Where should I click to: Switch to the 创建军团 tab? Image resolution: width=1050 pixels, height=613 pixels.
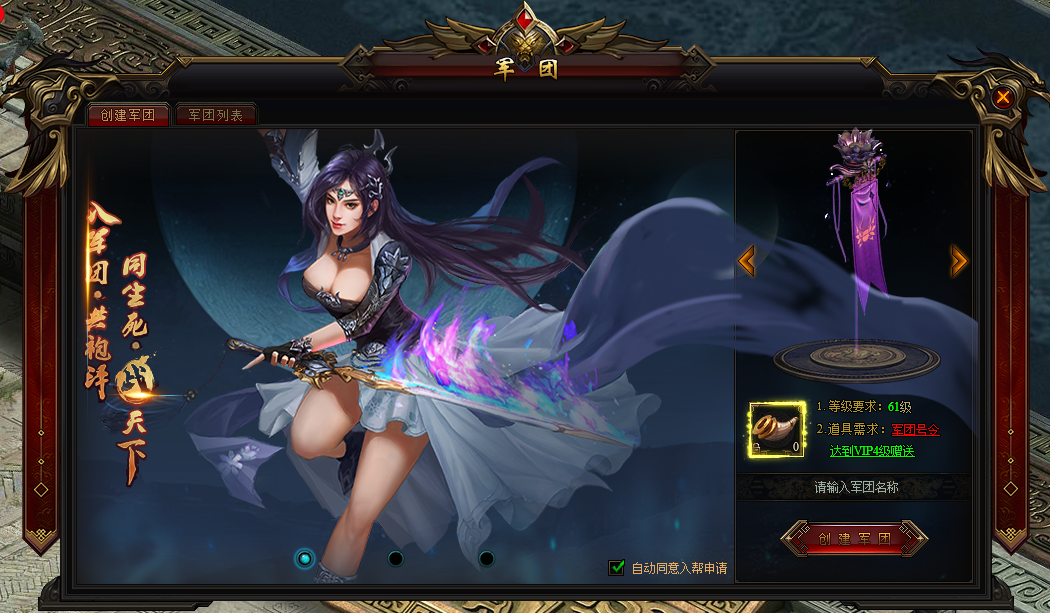click(x=128, y=115)
